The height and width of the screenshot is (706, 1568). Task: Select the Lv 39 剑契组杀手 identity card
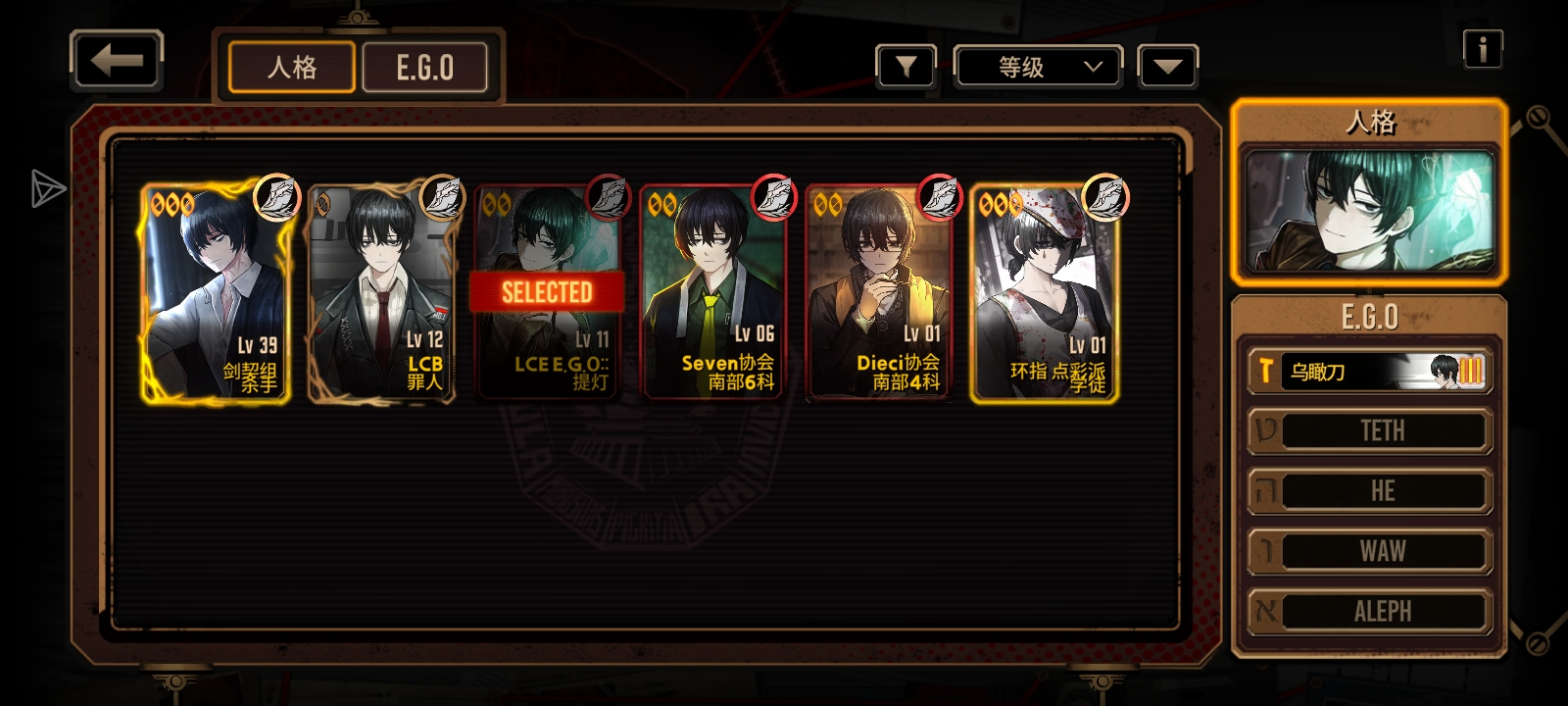pos(216,293)
